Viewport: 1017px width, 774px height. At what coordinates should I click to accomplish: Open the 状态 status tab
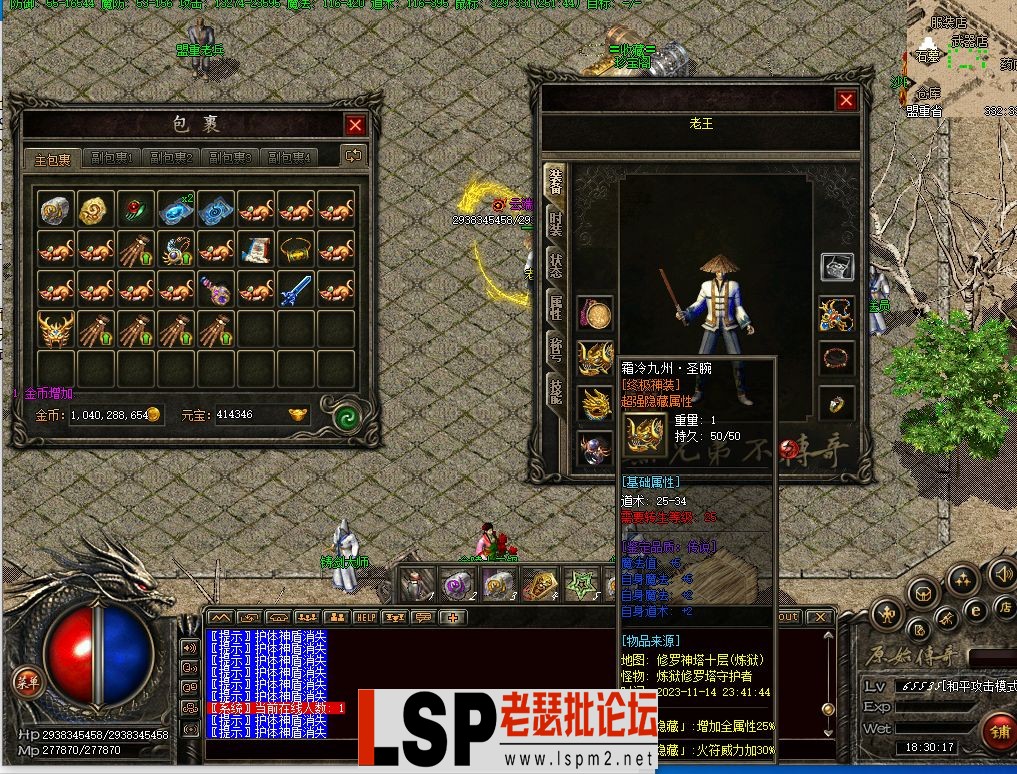click(554, 267)
